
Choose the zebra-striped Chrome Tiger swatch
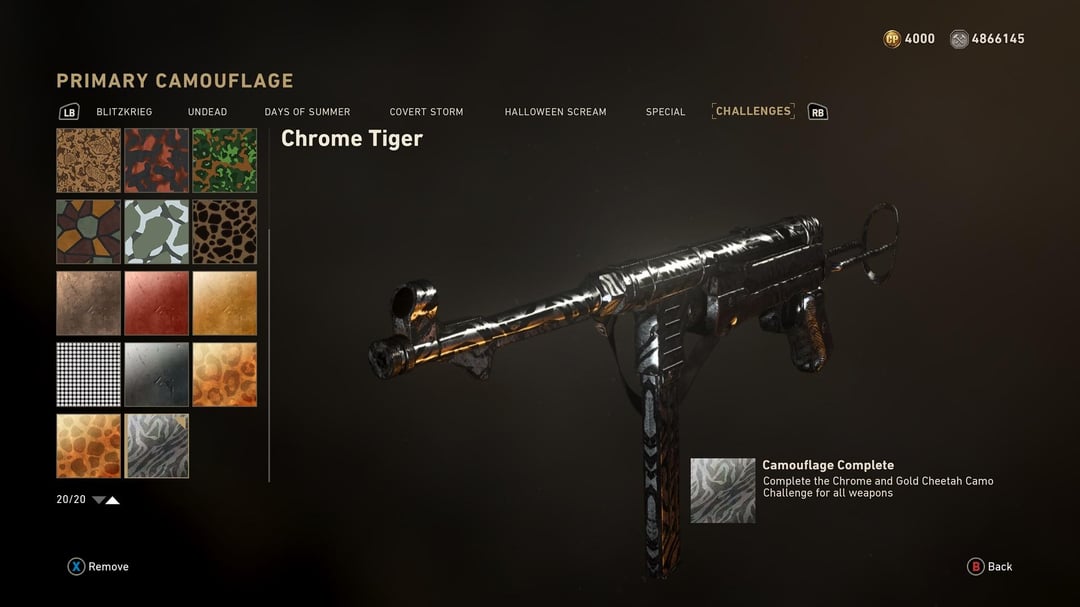point(156,446)
